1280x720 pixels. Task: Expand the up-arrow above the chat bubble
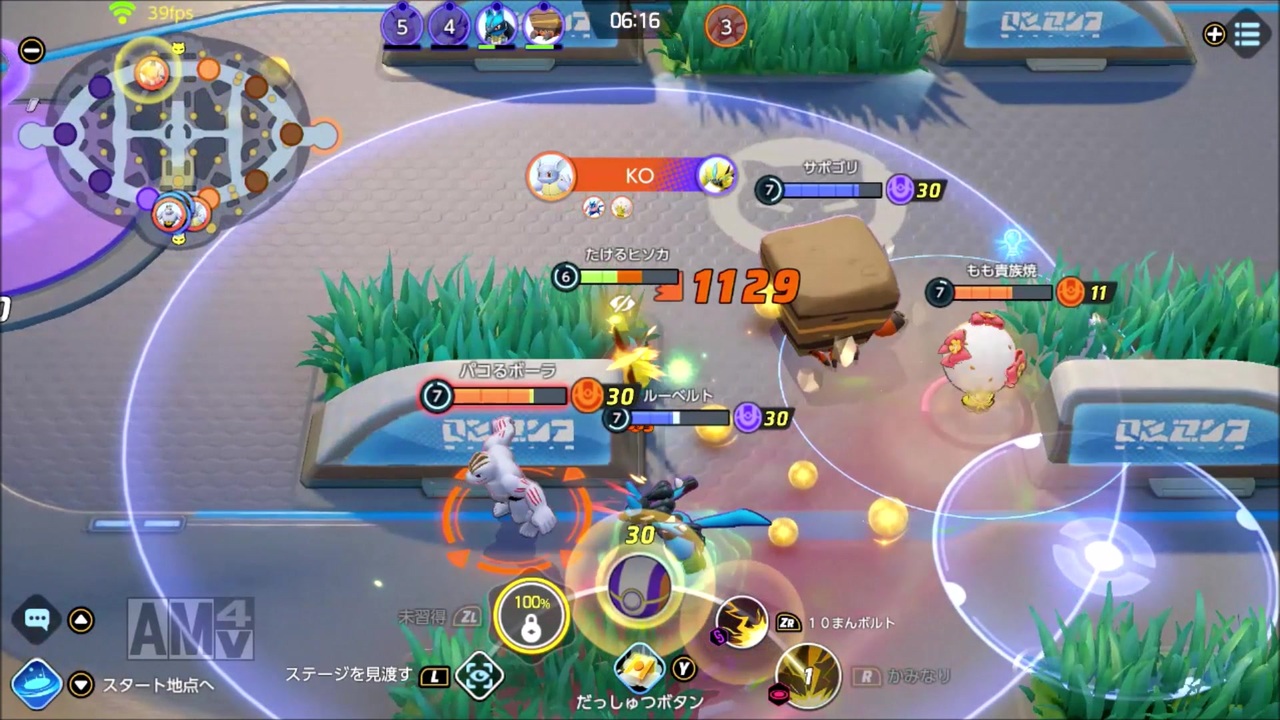click(81, 619)
